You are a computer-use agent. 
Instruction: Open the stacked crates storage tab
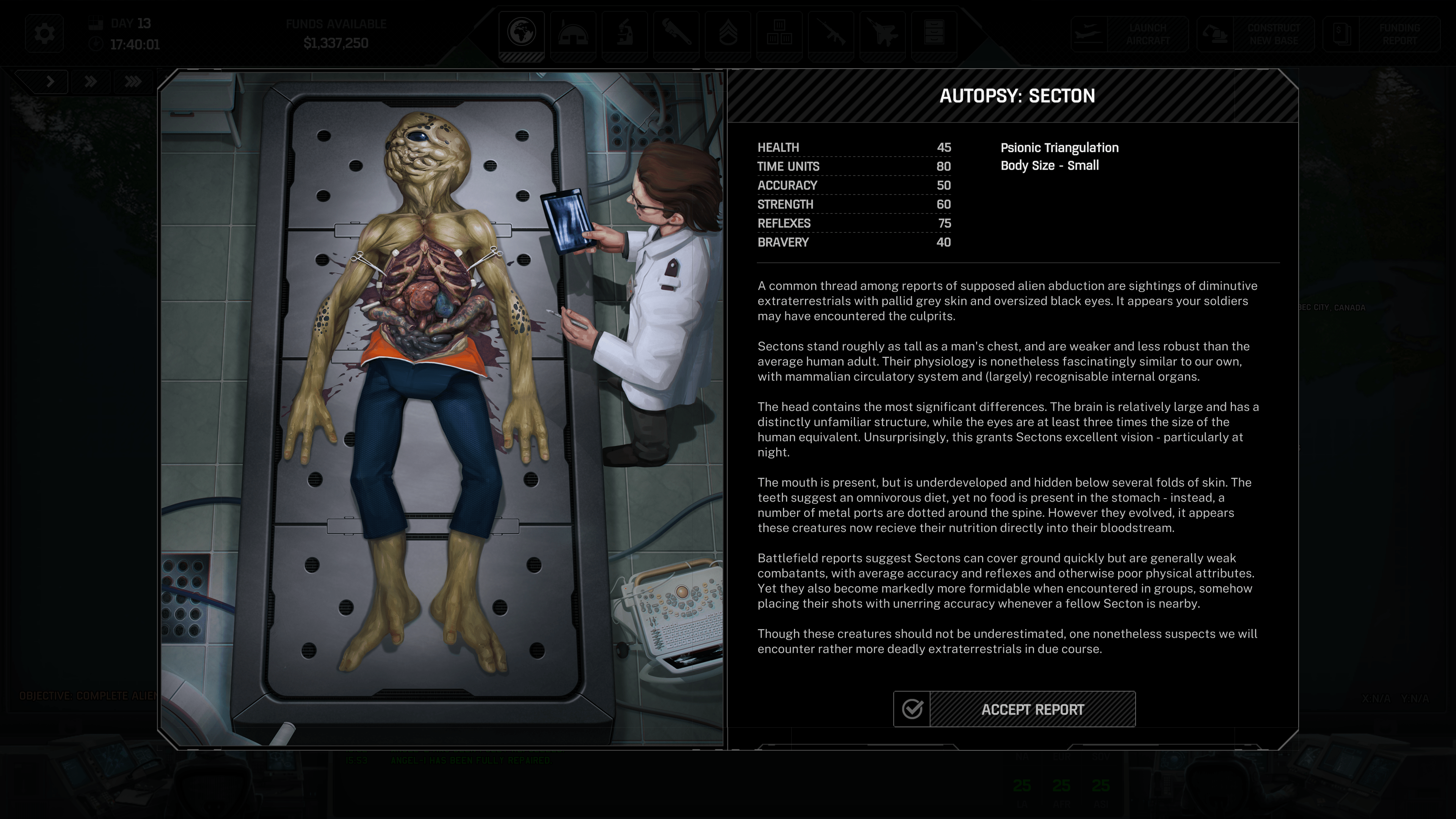779,33
